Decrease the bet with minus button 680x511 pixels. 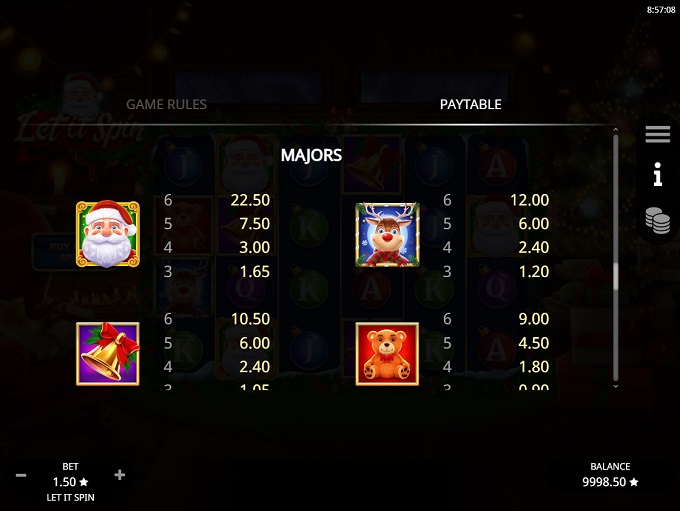pos(20,474)
